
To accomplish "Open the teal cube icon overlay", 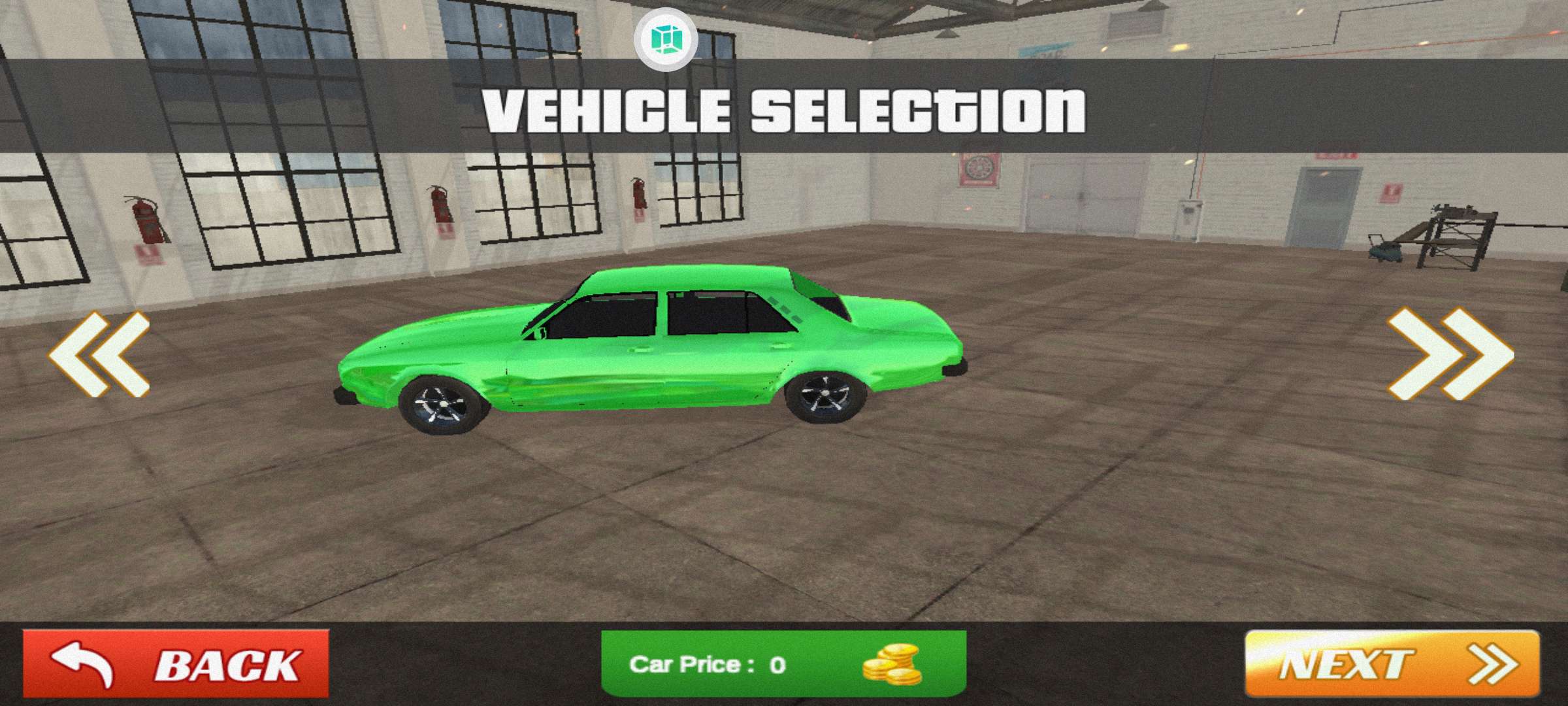I will (666, 39).
